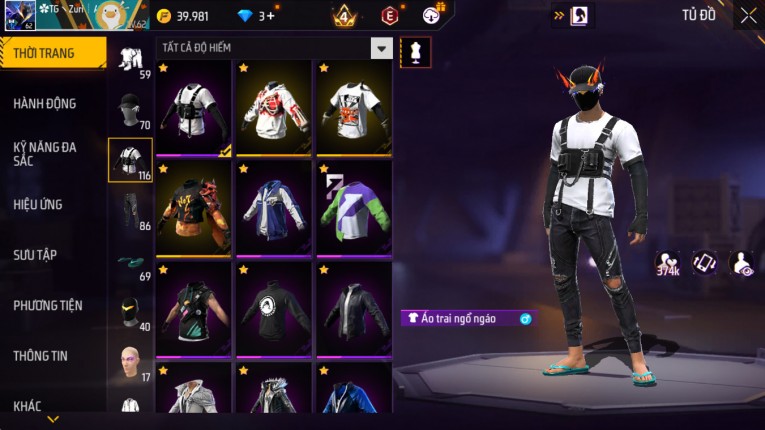
Task: Toggle the eye visibility icon
Action: 742,263
